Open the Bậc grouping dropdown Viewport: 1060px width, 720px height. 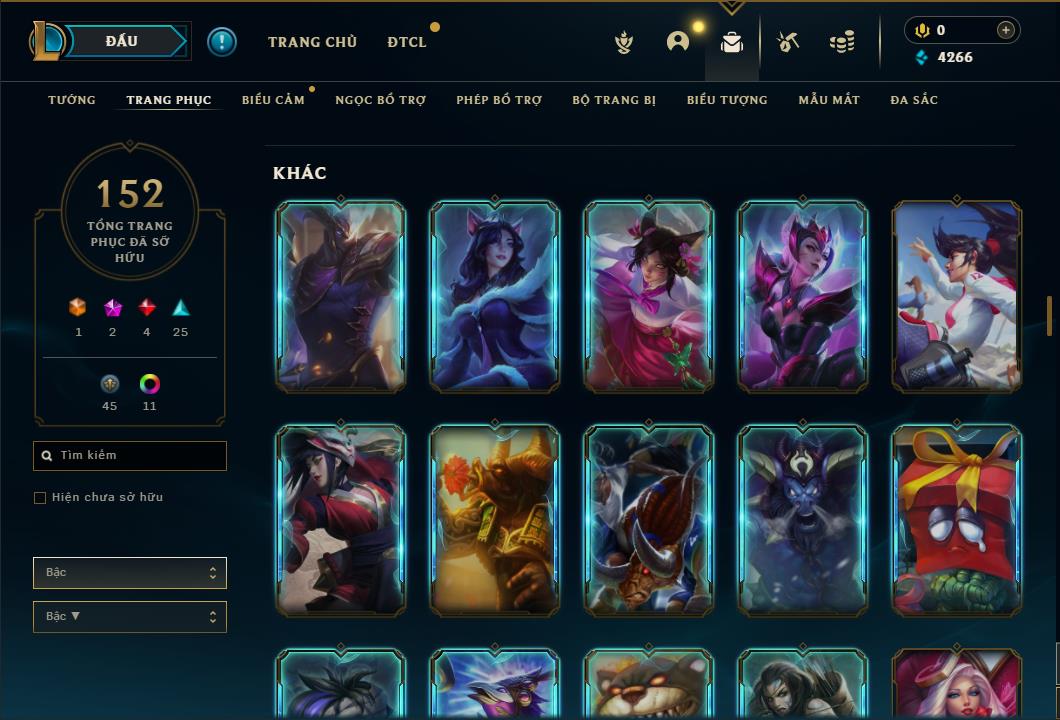coord(130,573)
